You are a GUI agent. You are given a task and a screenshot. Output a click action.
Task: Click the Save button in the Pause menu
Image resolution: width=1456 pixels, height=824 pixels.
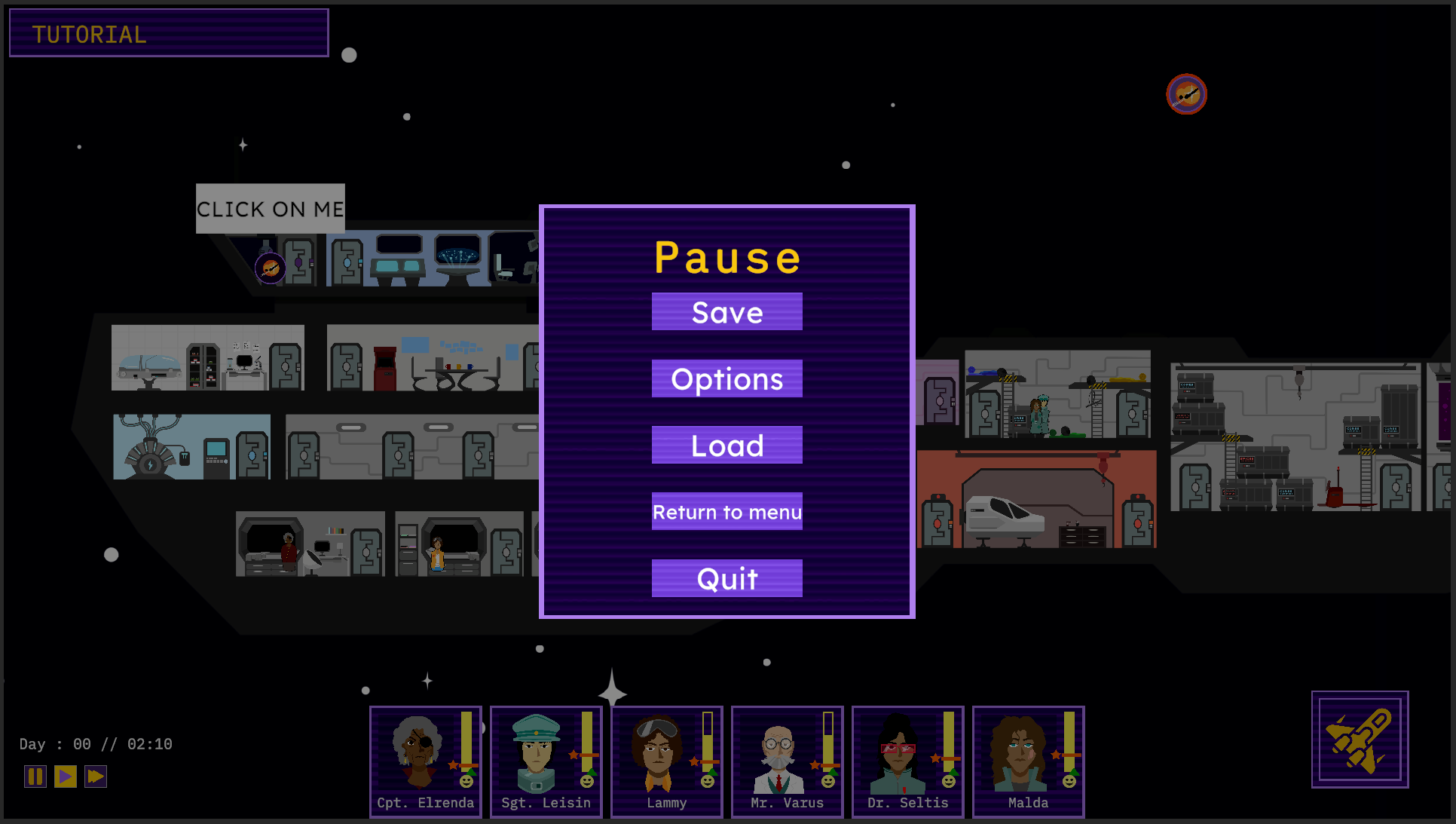coord(726,311)
